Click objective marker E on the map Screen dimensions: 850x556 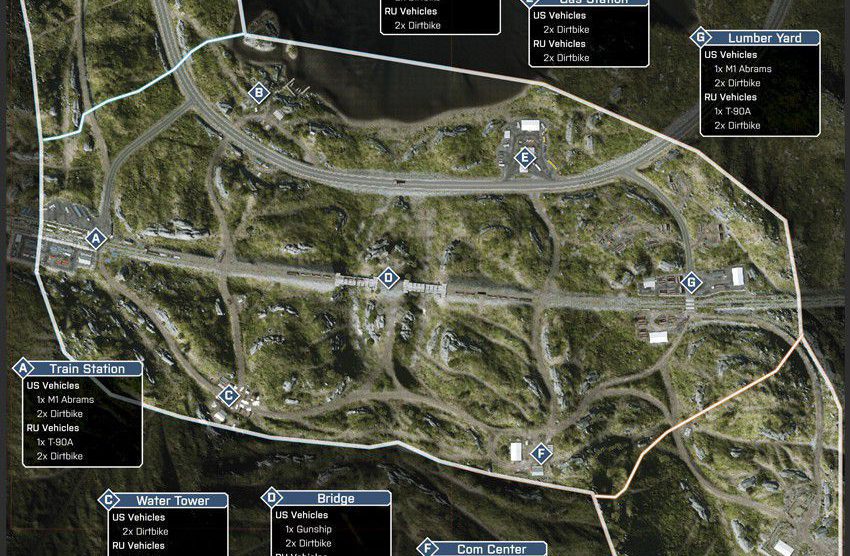(525, 157)
